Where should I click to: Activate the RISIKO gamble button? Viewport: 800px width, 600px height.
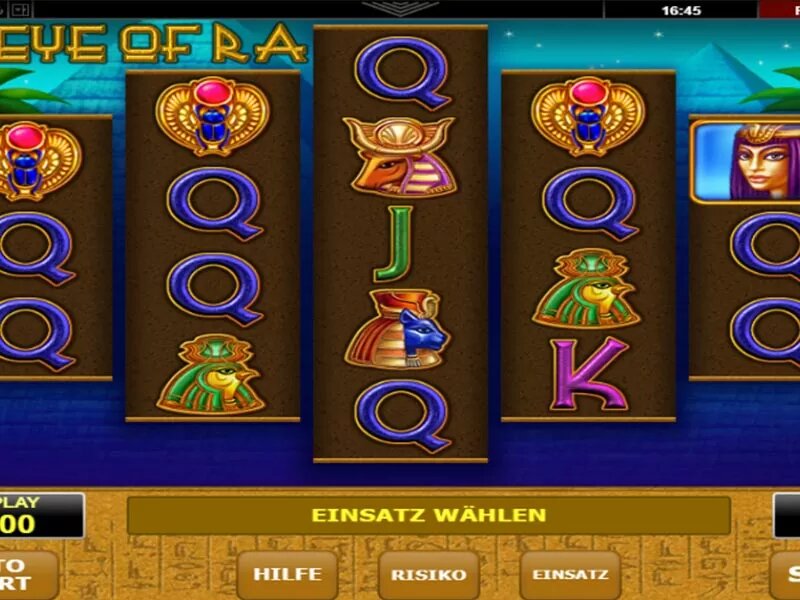(x=428, y=575)
